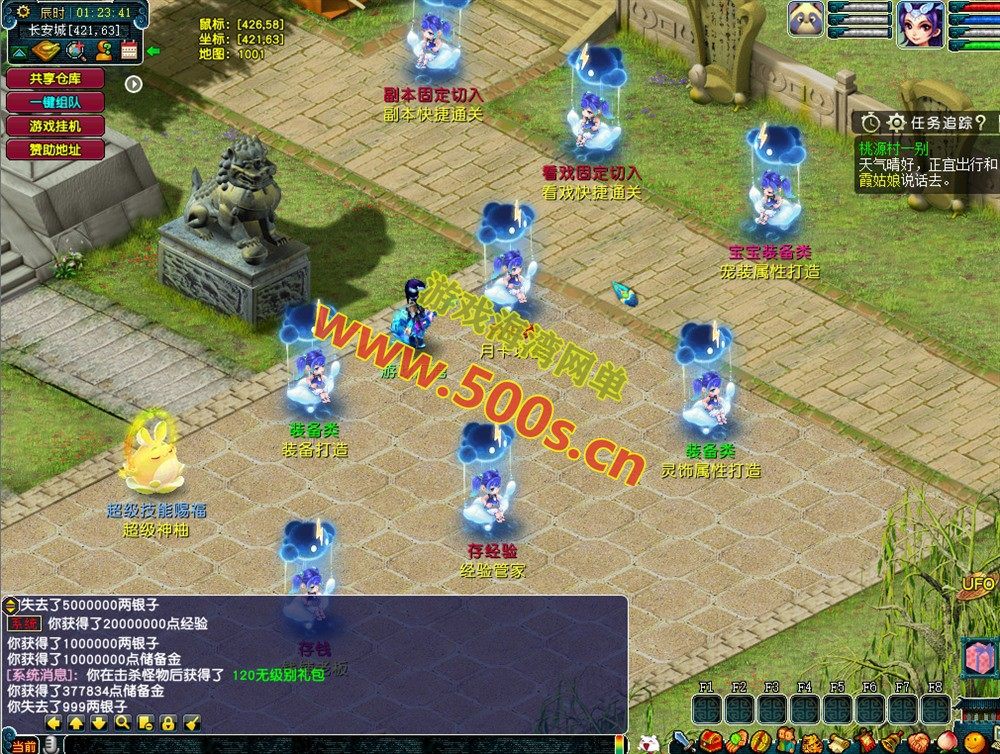Open the world map globe magnifier icon
The width and height of the screenshot is (1000, 754).
click(77, 51)
